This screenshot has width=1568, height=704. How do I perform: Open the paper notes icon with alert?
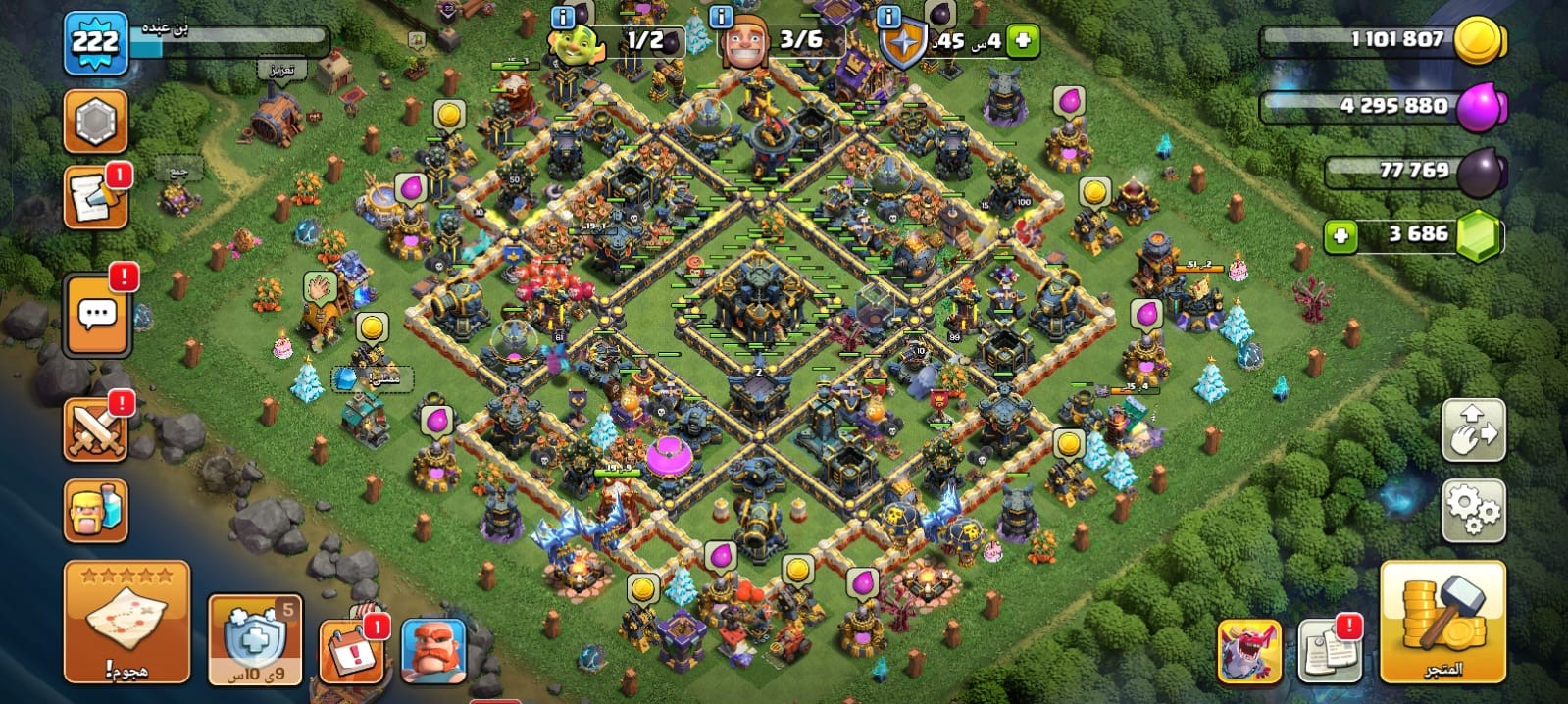pyautogui.click(x=1329, y=650)
